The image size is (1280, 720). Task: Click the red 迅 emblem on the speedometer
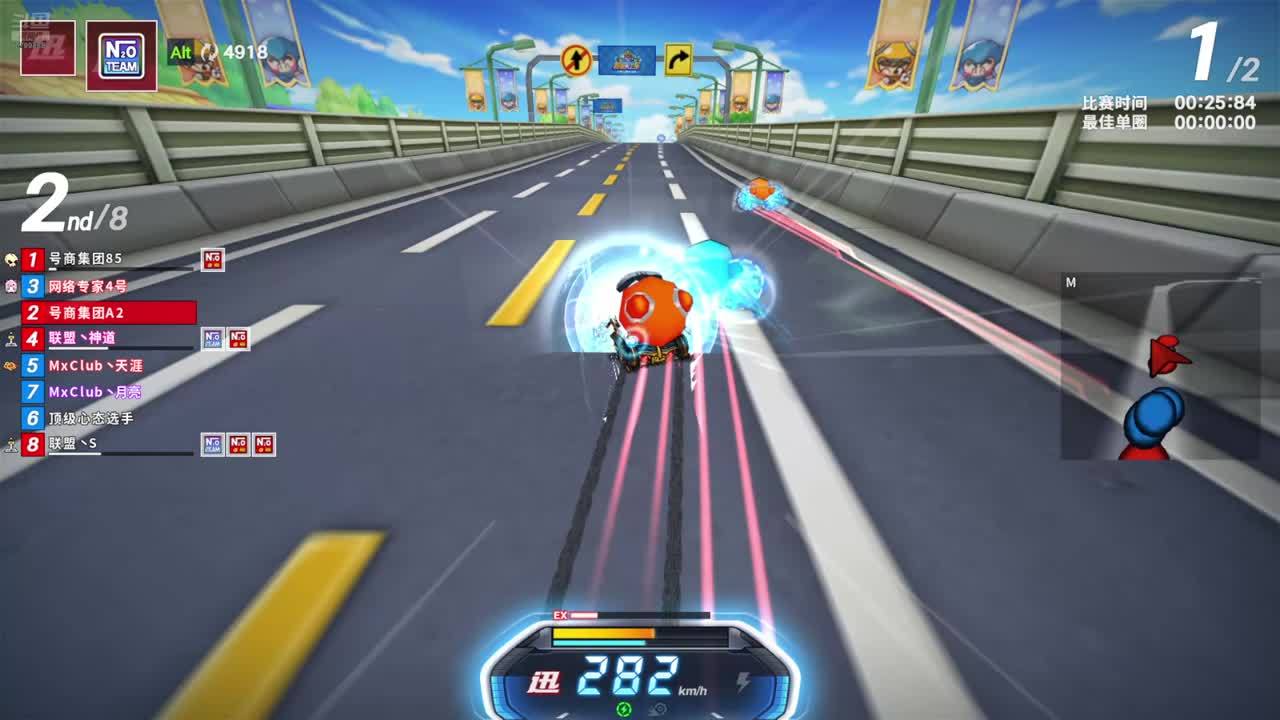tap(544, 683)
